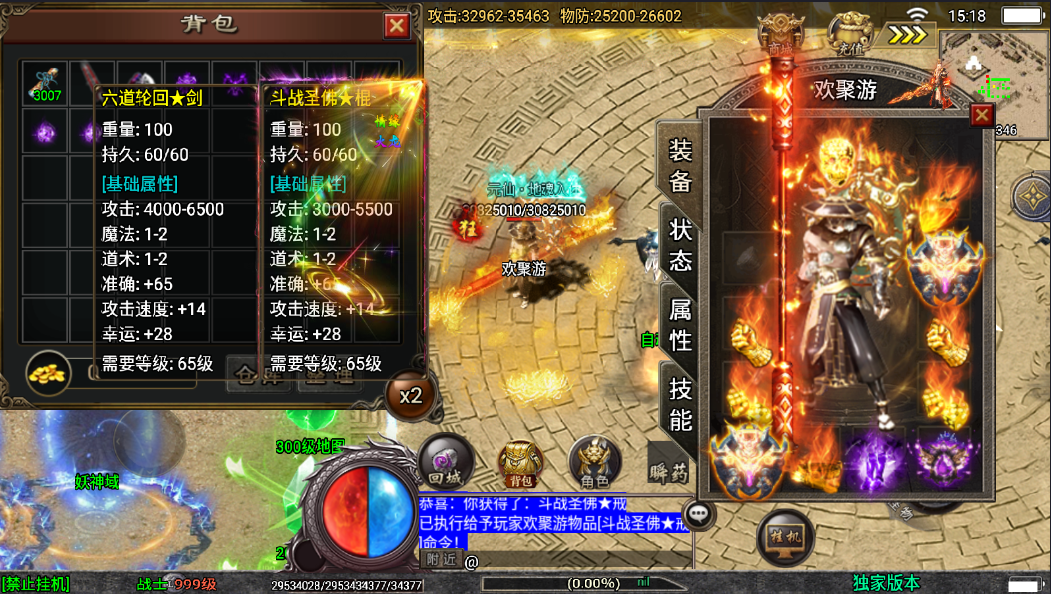Screen dimensions: 1051x594
Task: Toggle the 背包 bag icon
Action: 519,464
